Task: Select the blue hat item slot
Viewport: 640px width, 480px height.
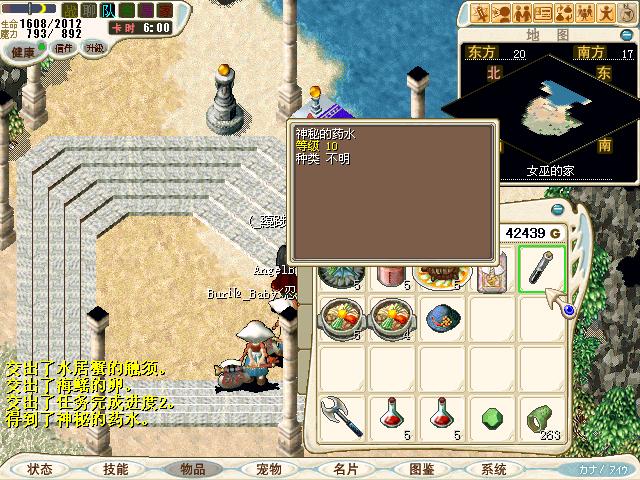Action: click(442, 318)
